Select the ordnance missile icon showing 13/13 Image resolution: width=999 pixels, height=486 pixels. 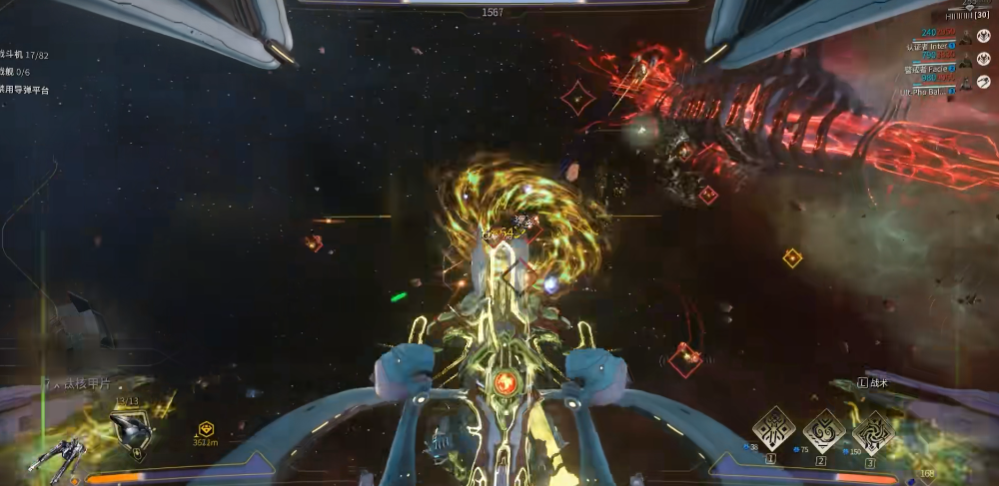[x=130, y=426]
